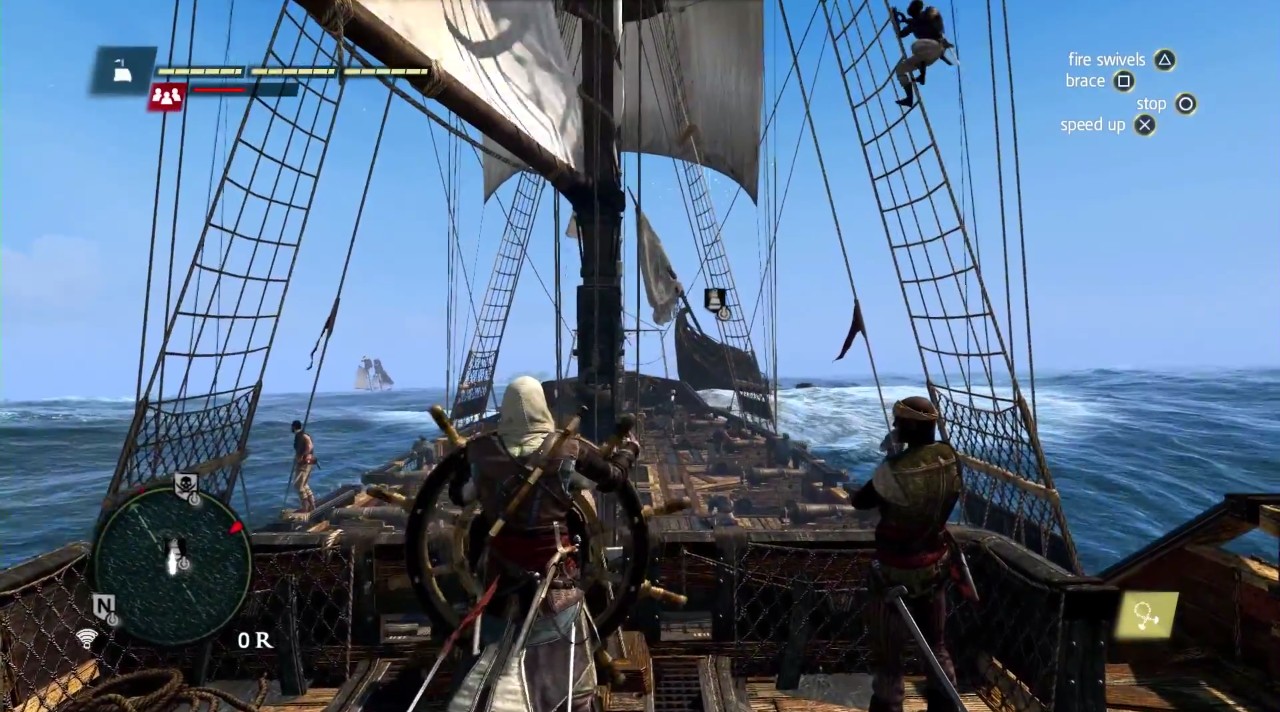This screenshot has height=712, width=1280.
Task: Click the wireless signal icon
Action: pyautogui.click(x=87, y=638)
